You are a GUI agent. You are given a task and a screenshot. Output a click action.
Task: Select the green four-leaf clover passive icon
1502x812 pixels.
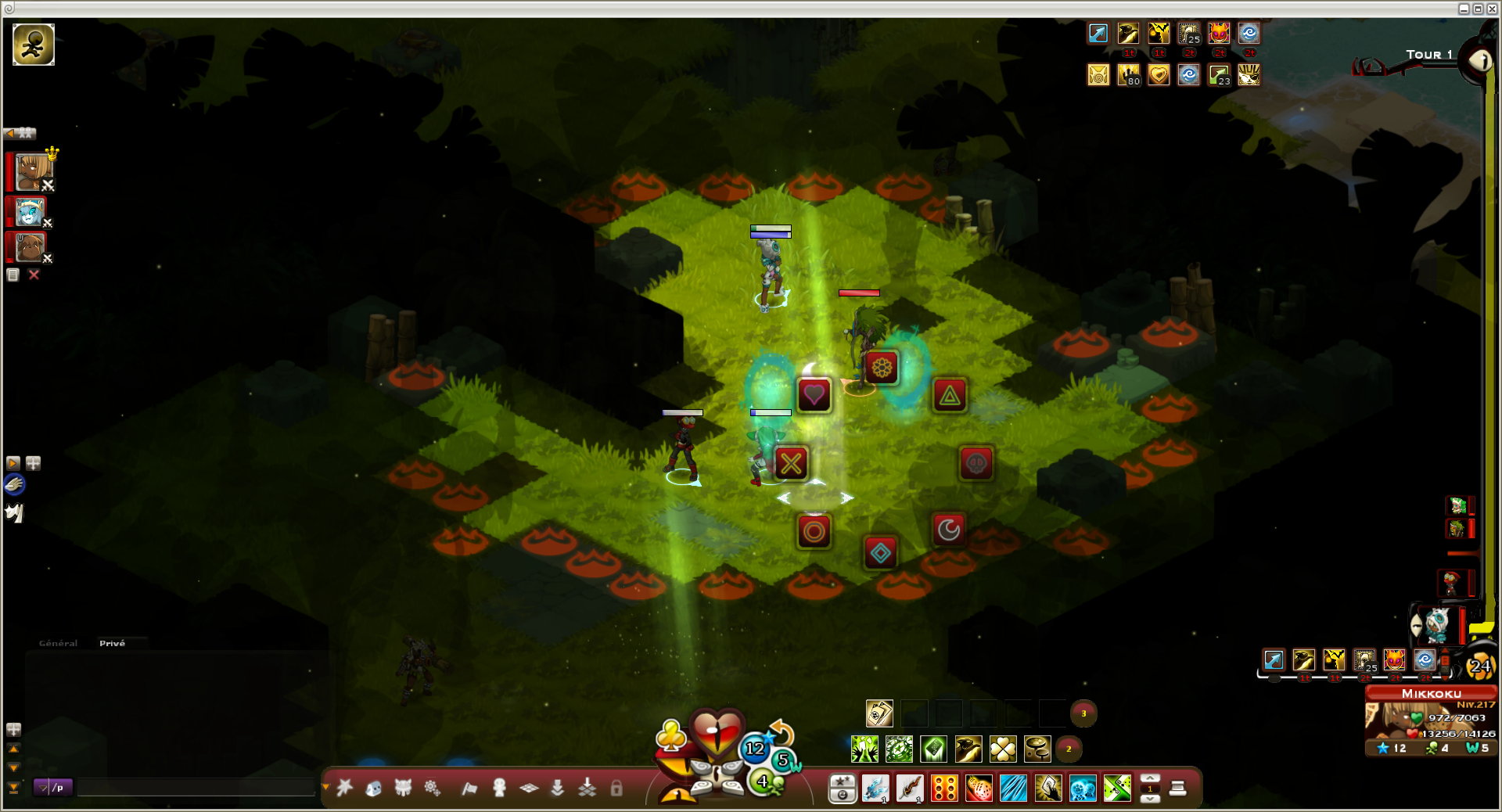[x=1003, y=749]
